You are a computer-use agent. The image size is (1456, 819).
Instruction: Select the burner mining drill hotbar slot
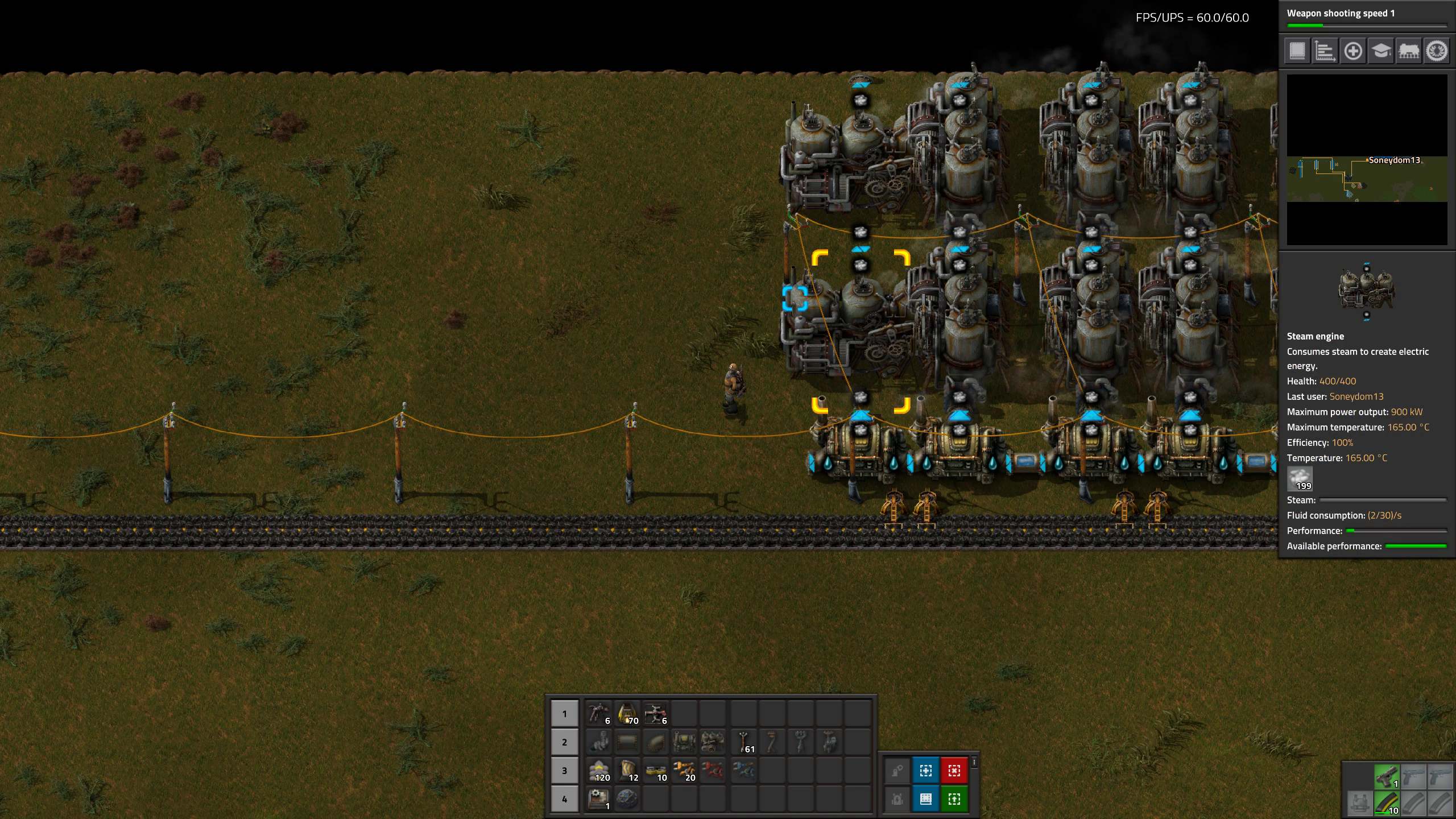599,713
